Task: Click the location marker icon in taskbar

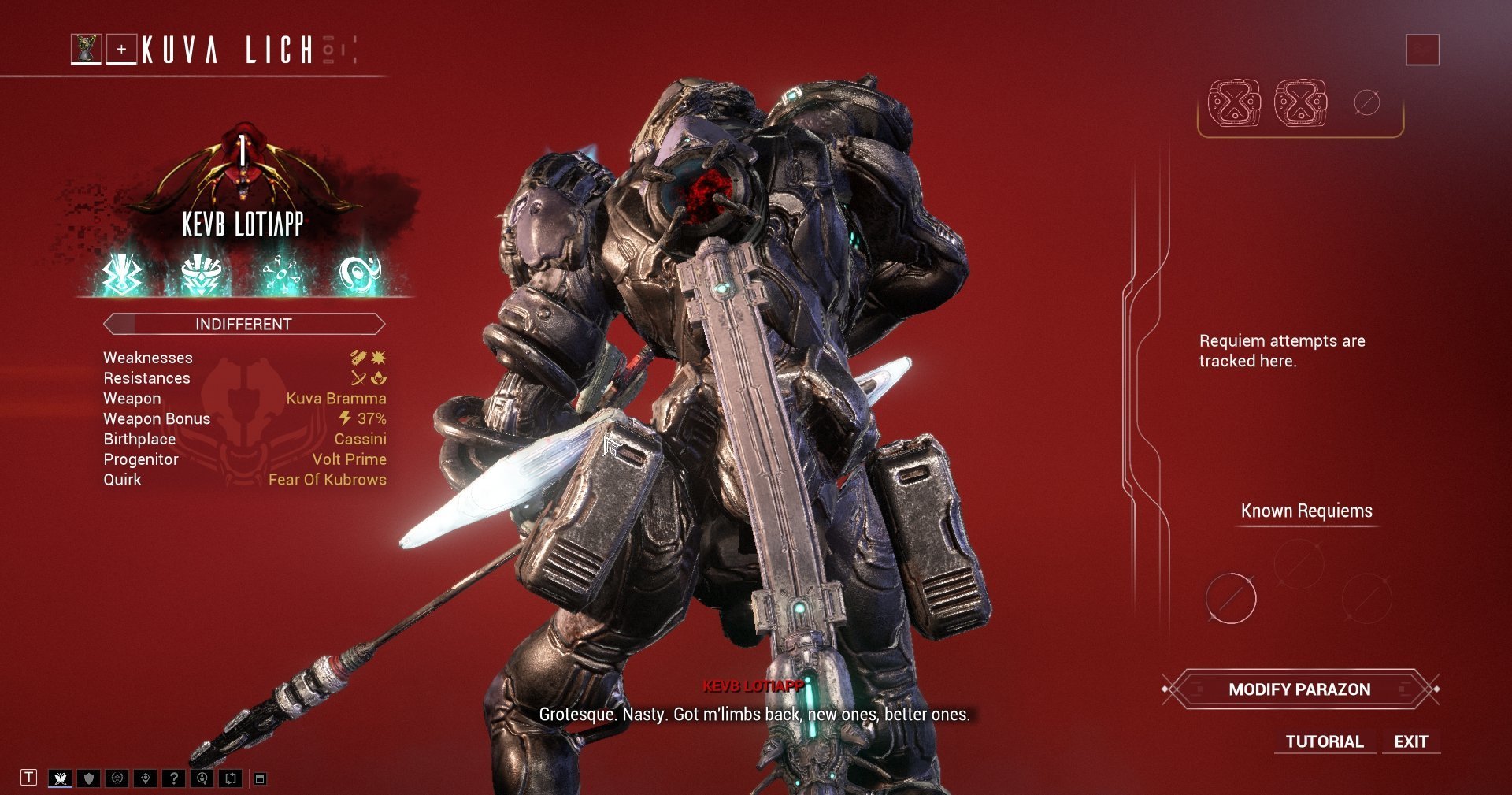Action: point(145,778)
